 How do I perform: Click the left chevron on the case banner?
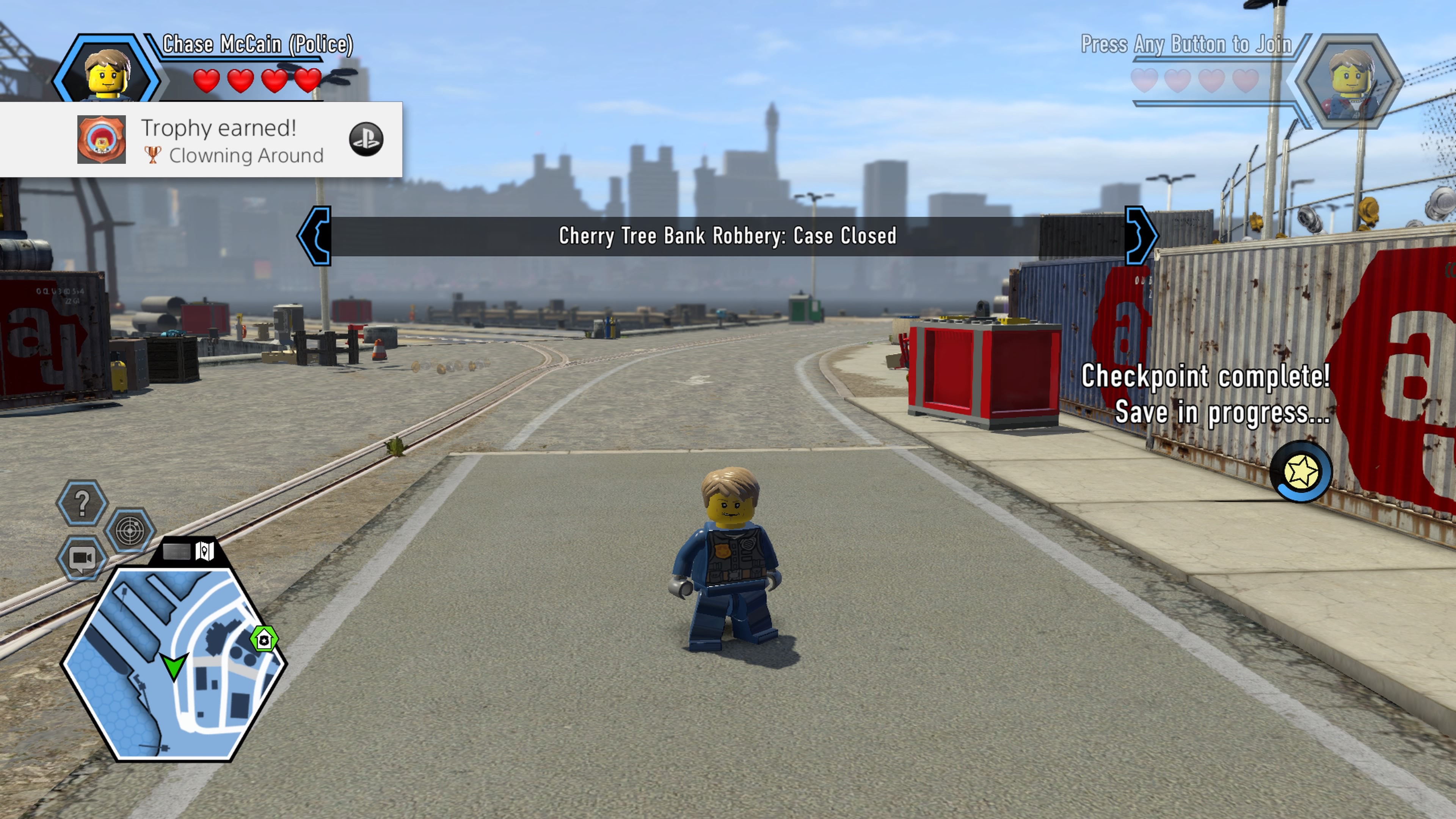click(316, 237)
